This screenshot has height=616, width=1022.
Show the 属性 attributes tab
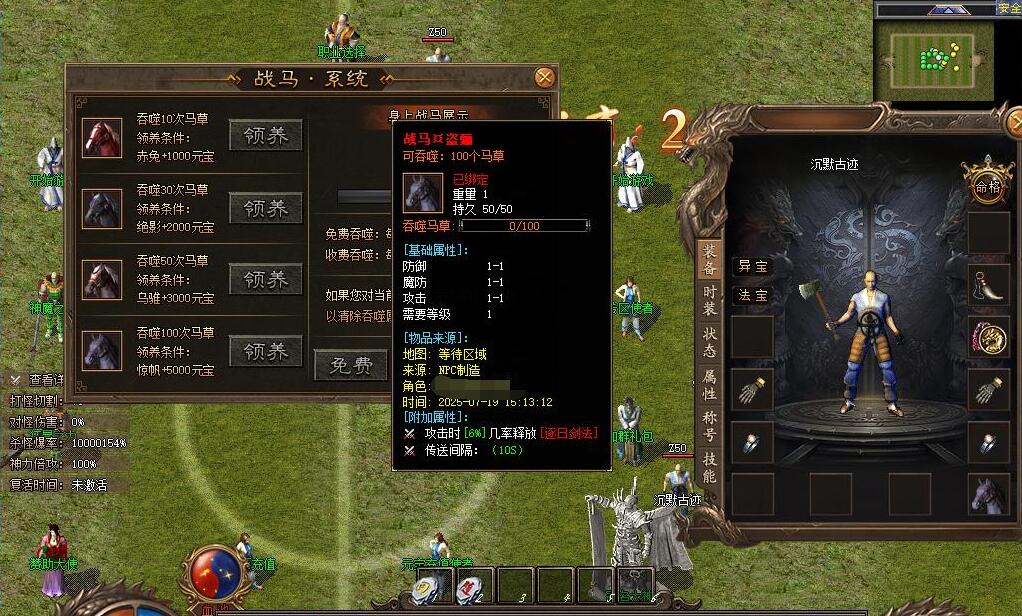pos(709,385)
